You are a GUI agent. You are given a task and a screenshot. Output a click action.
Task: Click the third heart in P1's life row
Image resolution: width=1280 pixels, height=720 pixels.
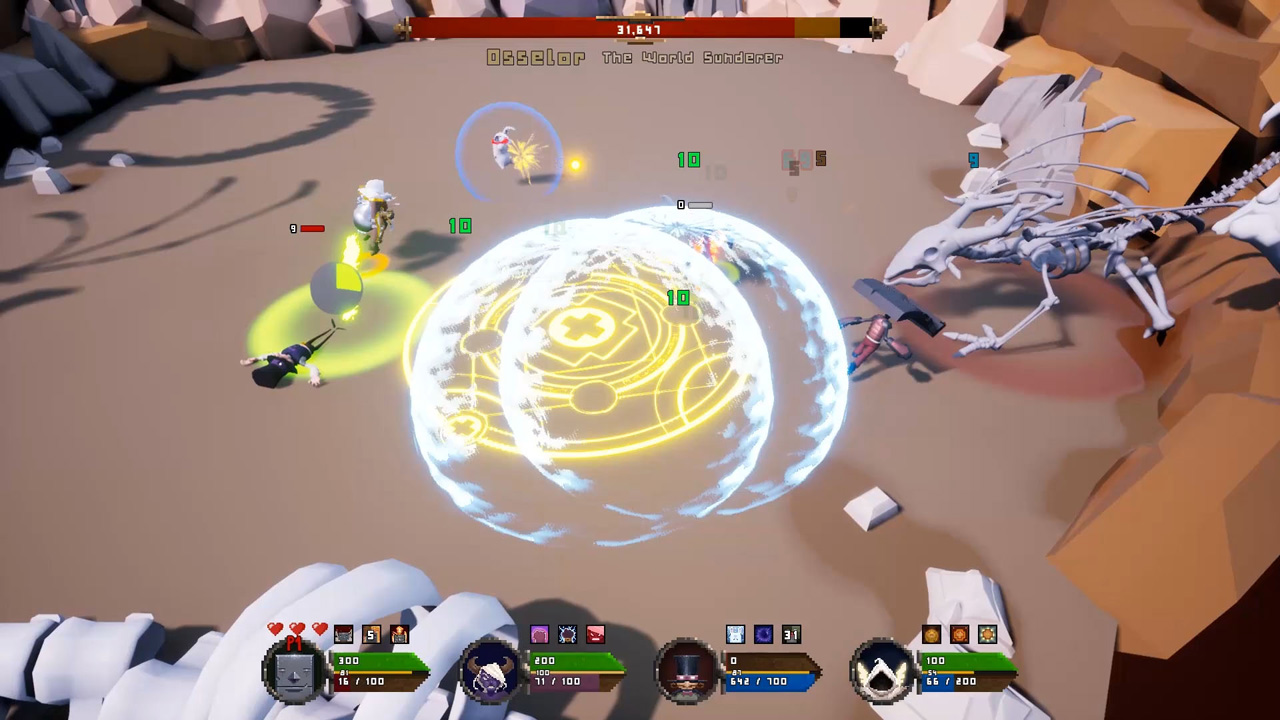click(x=319, y=630)
